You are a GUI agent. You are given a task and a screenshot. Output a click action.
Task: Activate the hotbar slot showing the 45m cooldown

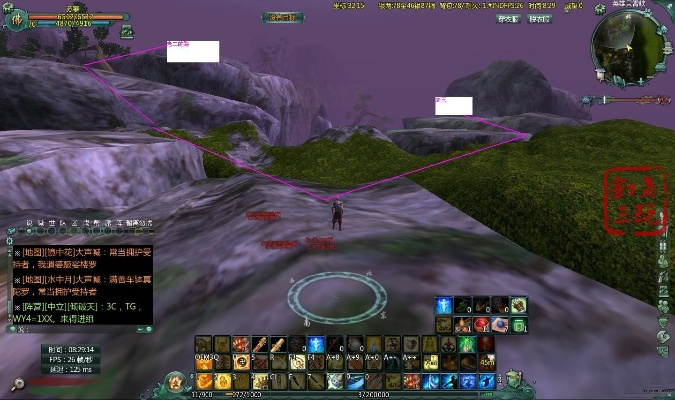[x=486, y=362]
